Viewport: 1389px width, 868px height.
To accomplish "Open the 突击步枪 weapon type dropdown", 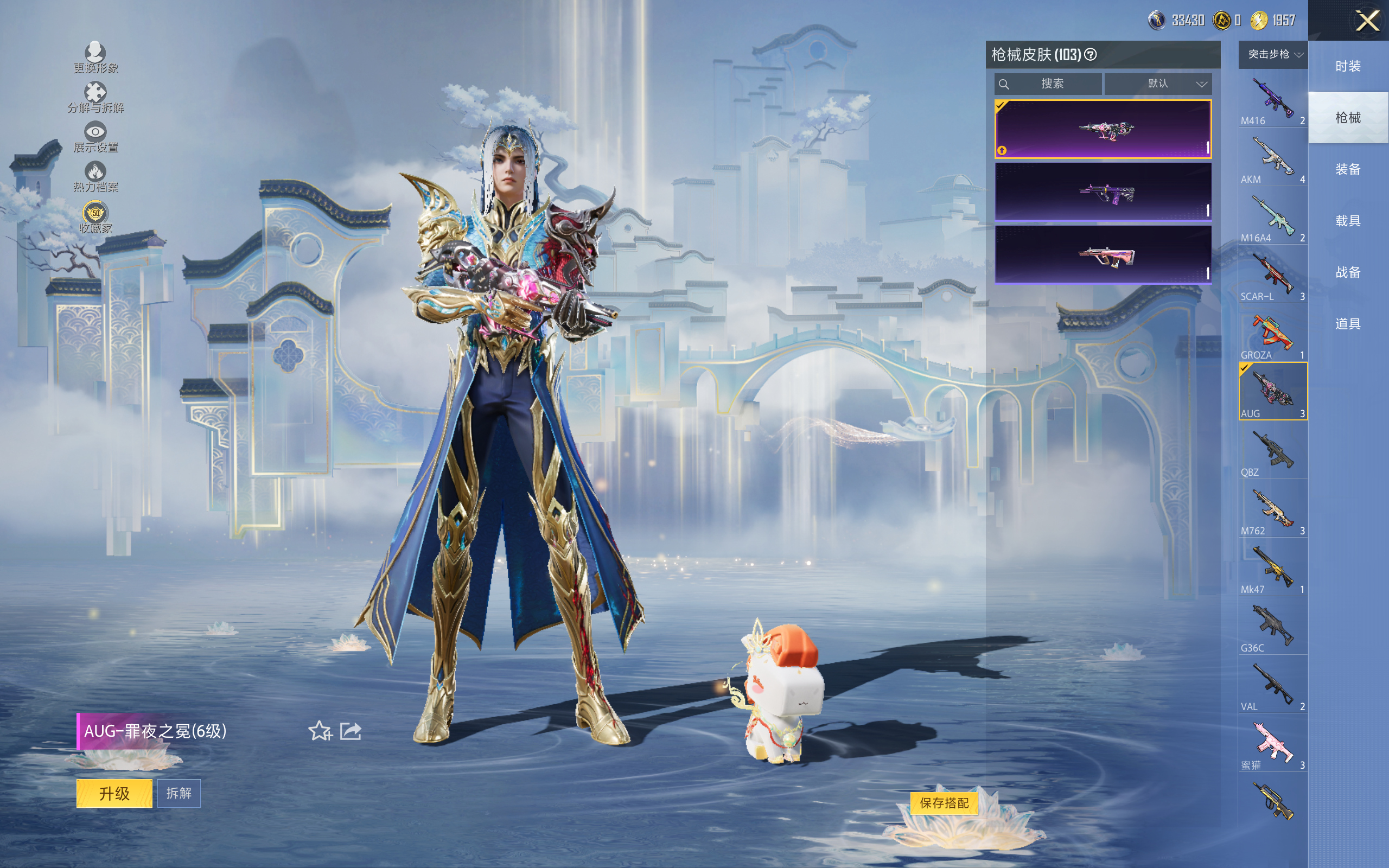I will (x=1273, y=55).
